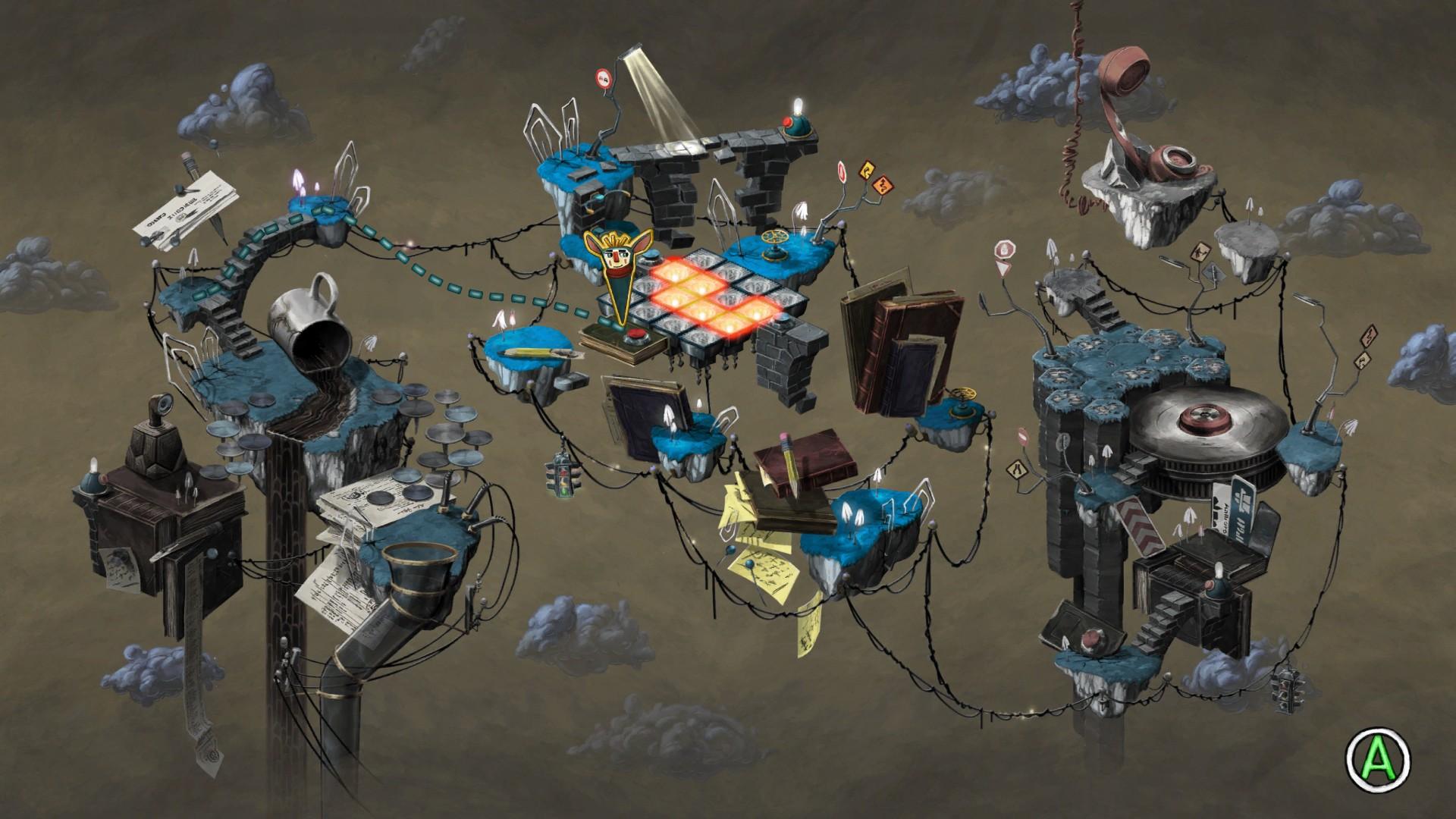This screenshot has height=819, width=1456.
Task: Switch on the glowing lamp at the top stone ledge
Action: point(795,108)
